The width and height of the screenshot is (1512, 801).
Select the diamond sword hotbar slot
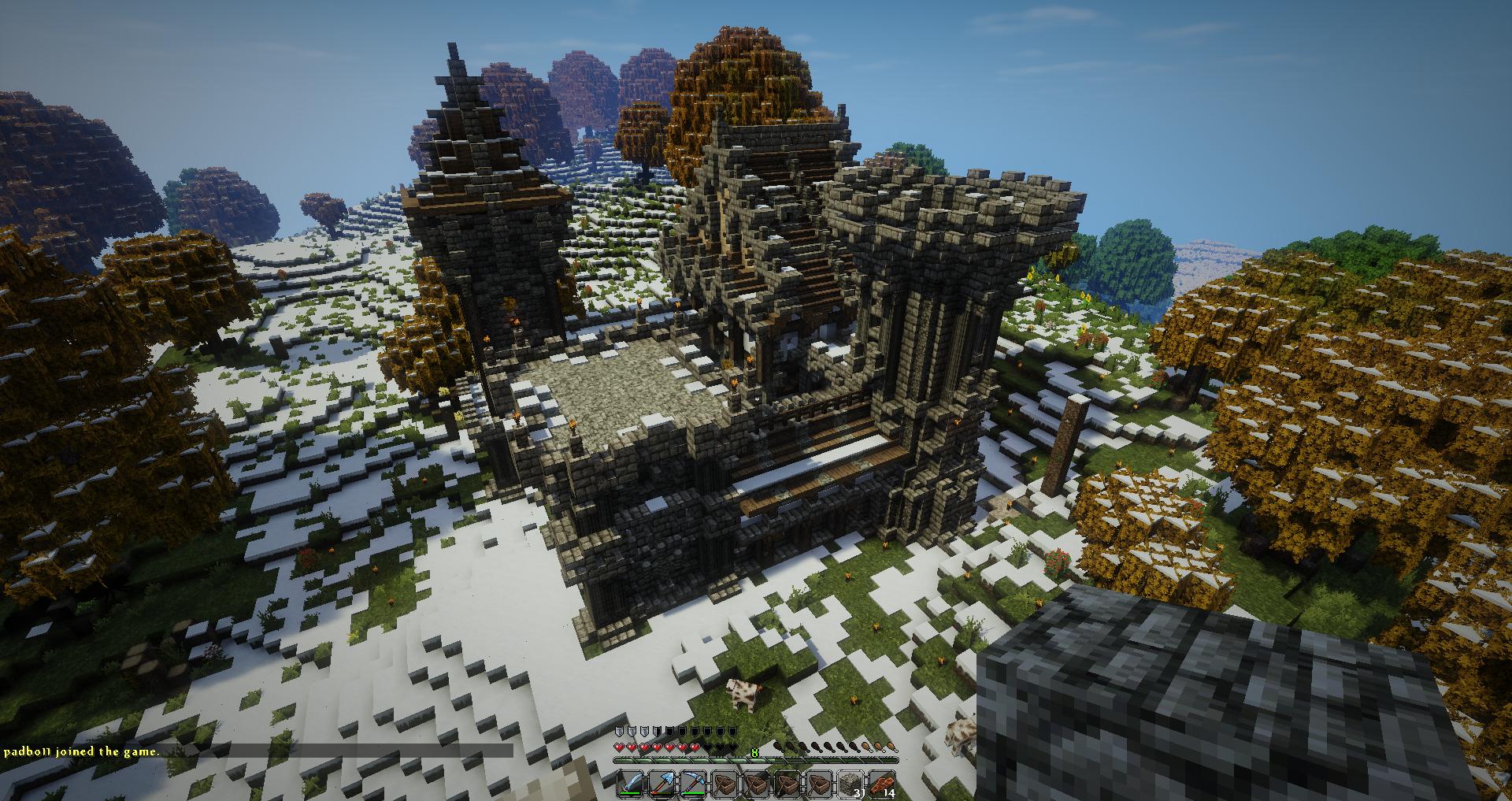click(630, 784)
